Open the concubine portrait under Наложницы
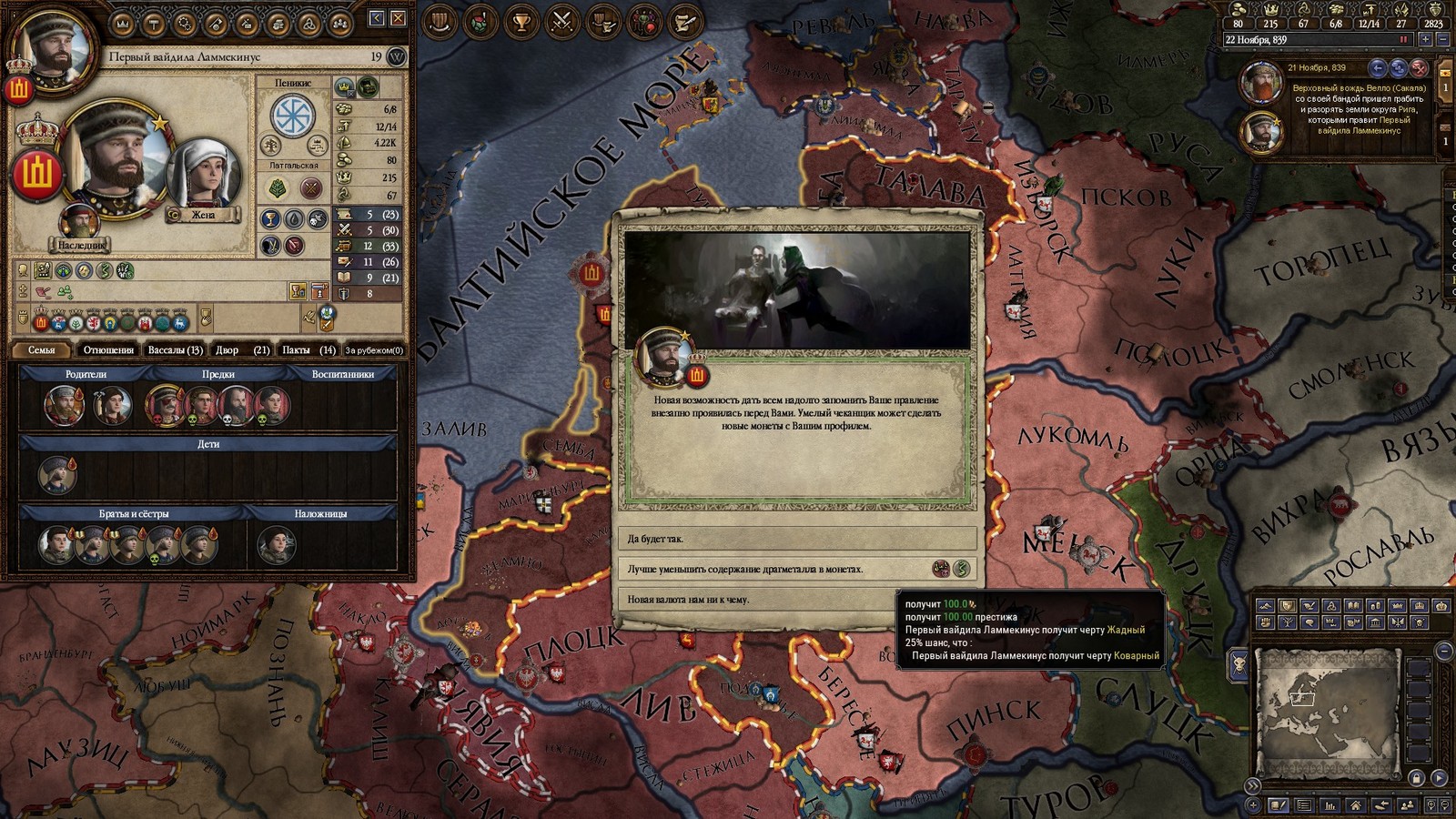This screenshot has width=1456, height=819. pos(276,544)
